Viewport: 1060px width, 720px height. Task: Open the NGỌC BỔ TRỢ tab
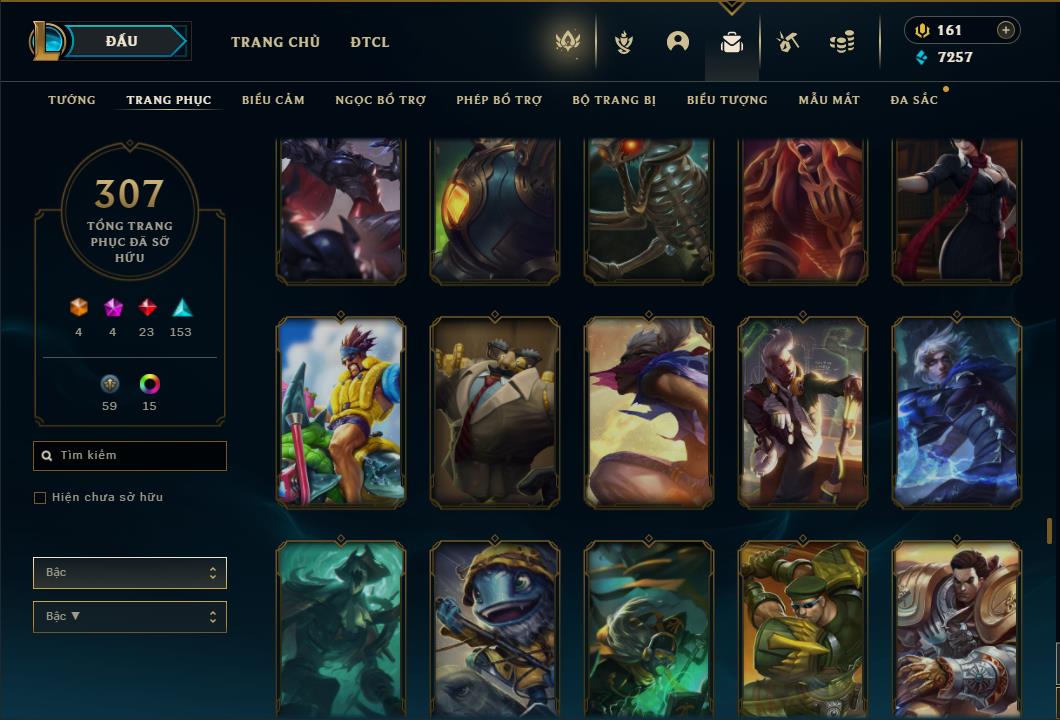tap(380, 100)
